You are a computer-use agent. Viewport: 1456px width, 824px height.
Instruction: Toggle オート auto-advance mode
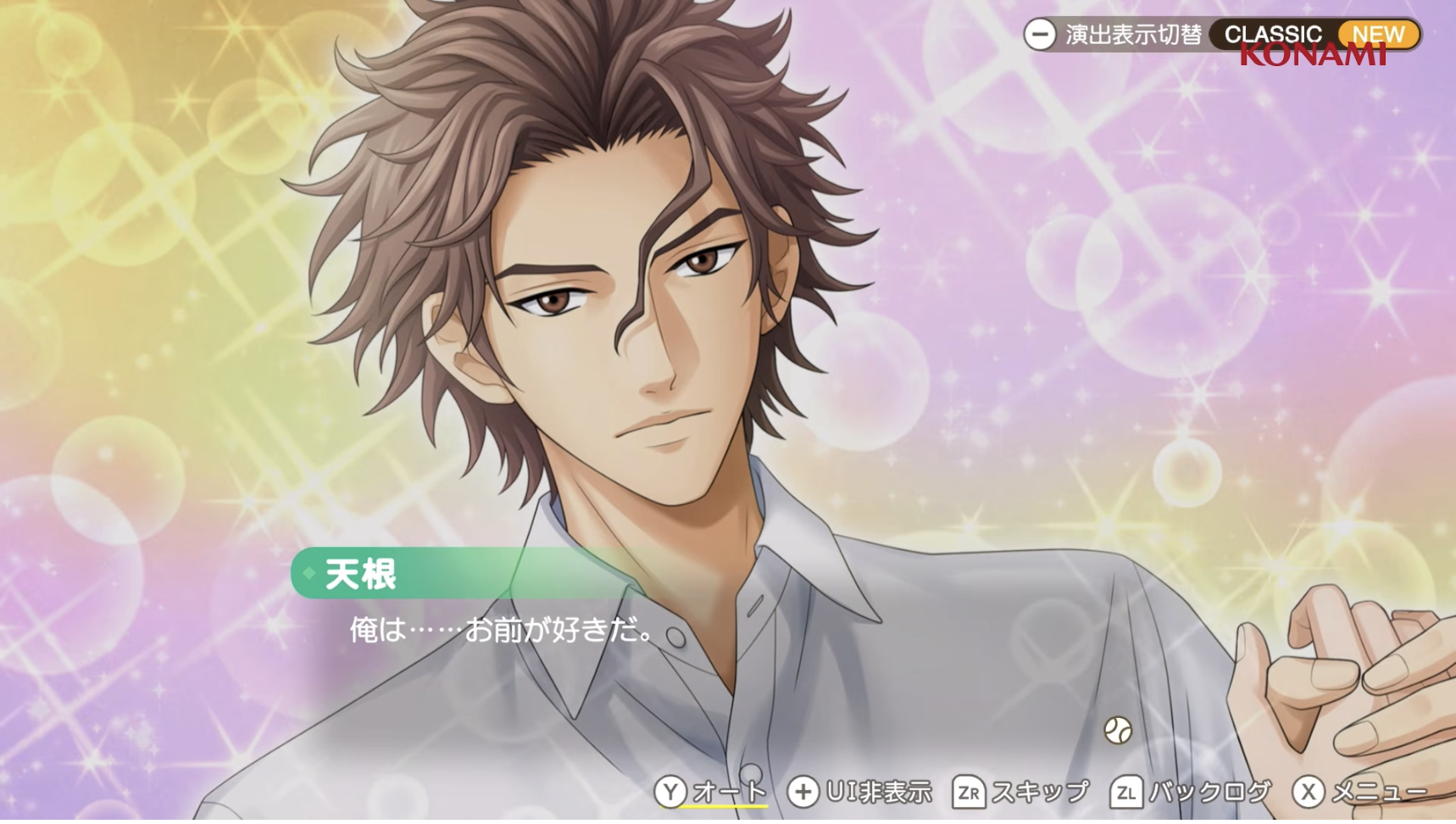pyautogui.click(x=710, y=792)
